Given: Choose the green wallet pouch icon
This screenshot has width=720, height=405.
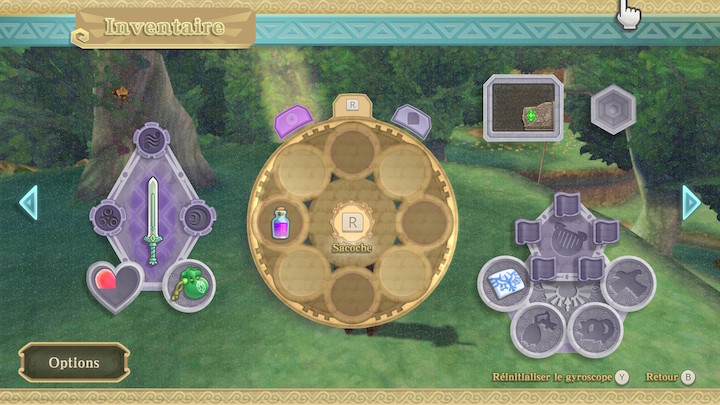Looking at the screenshot, I should click(189, 286).
